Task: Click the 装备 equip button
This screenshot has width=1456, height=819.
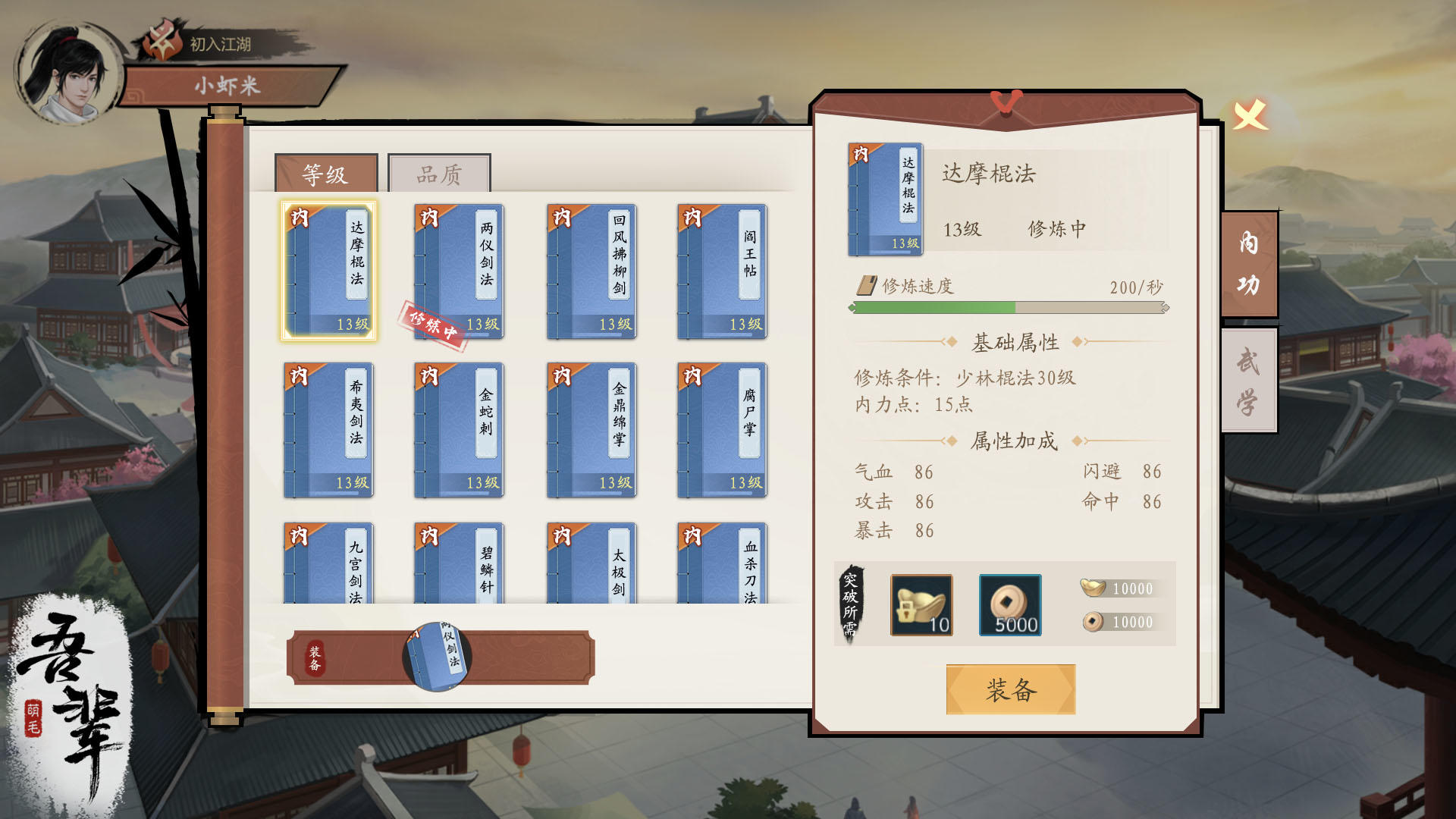Action: tap(1009, 691)
